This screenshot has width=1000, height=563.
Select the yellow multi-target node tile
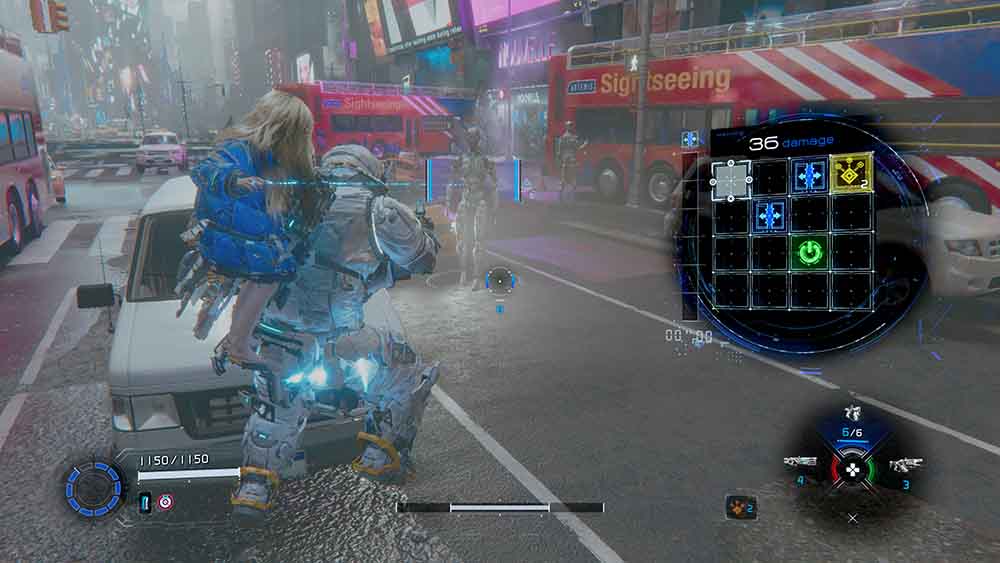[x=850, y=174]
